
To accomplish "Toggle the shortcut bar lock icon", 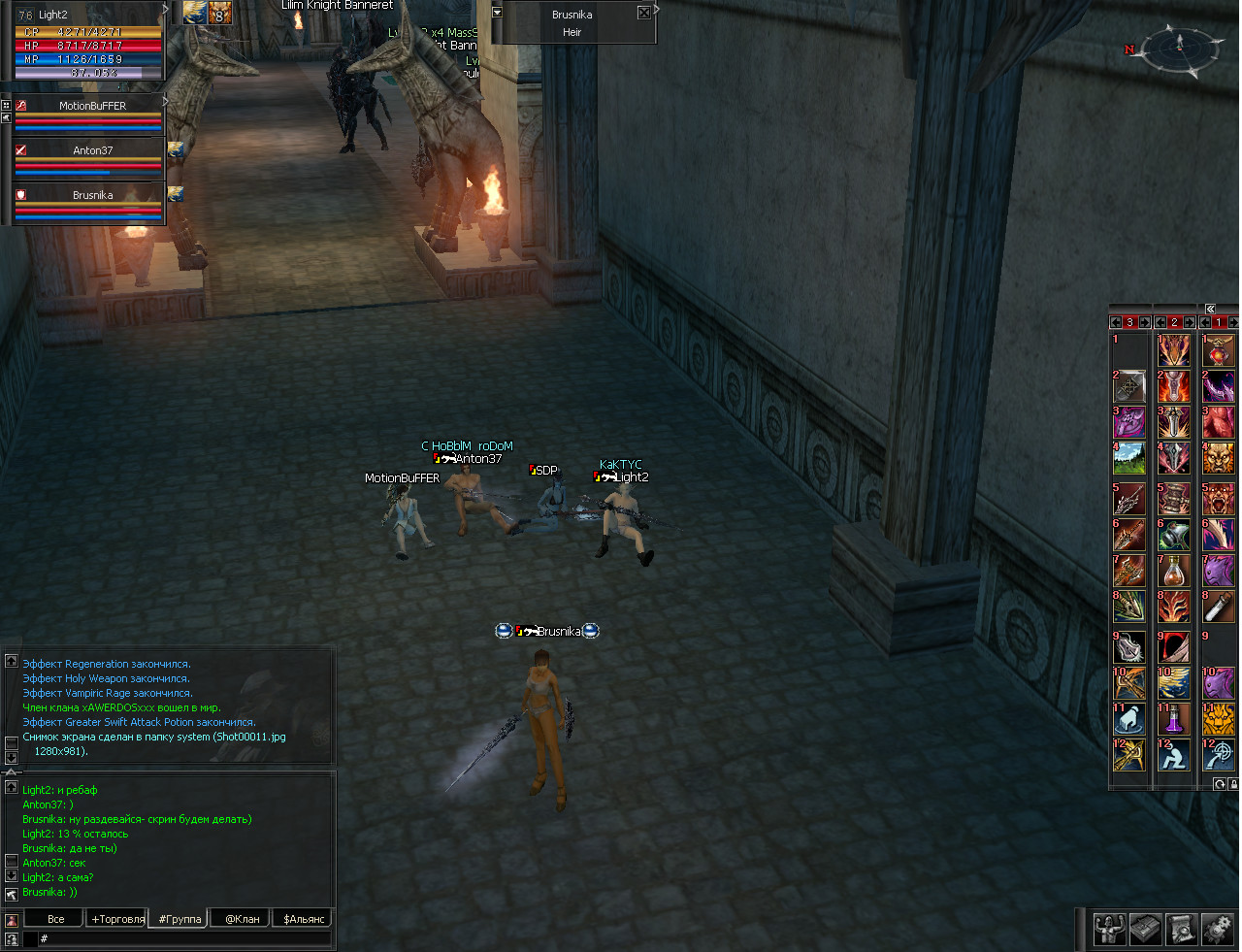I will coord(1233,784).
